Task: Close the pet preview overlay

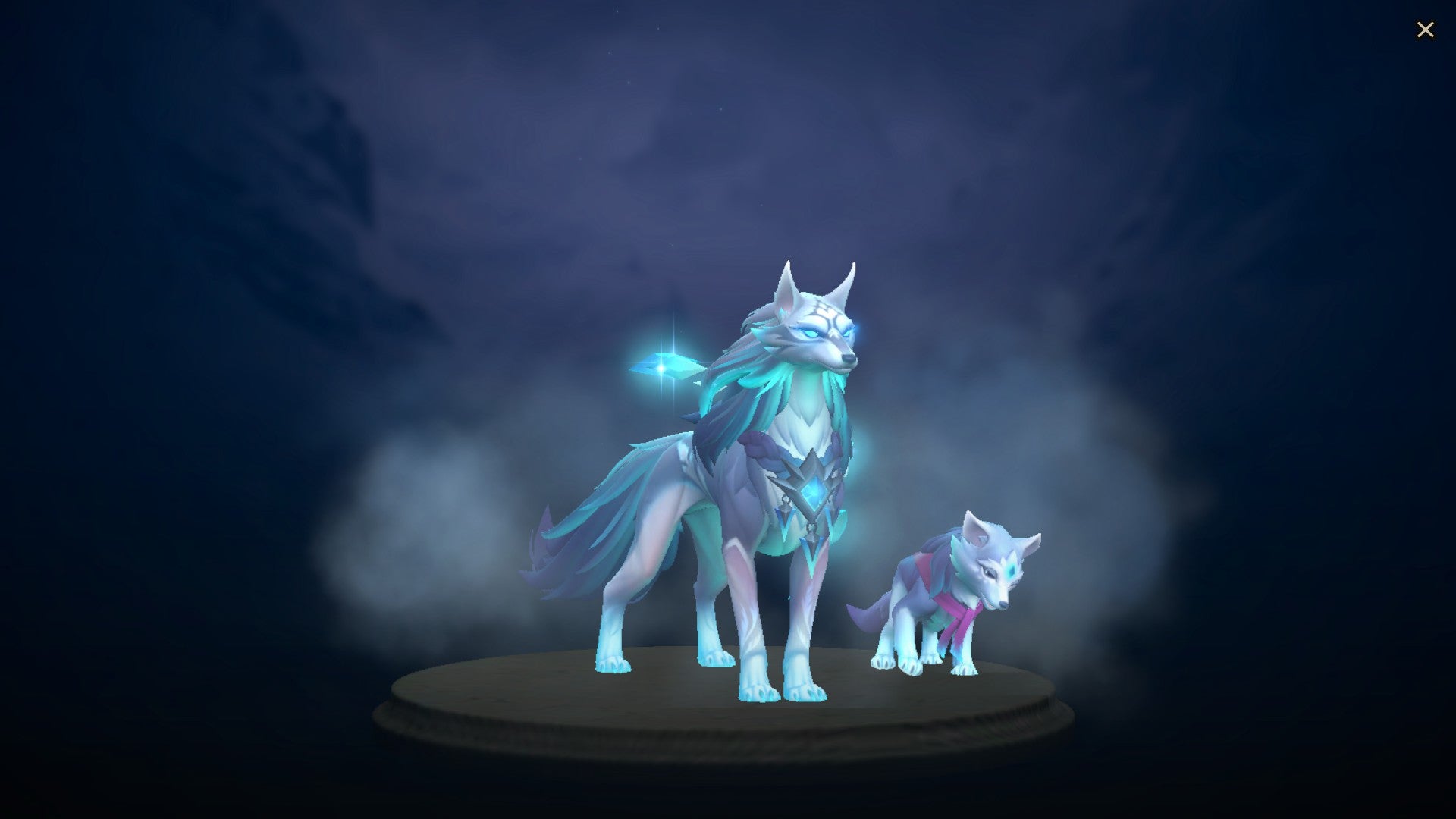Action: [1426, 29]
